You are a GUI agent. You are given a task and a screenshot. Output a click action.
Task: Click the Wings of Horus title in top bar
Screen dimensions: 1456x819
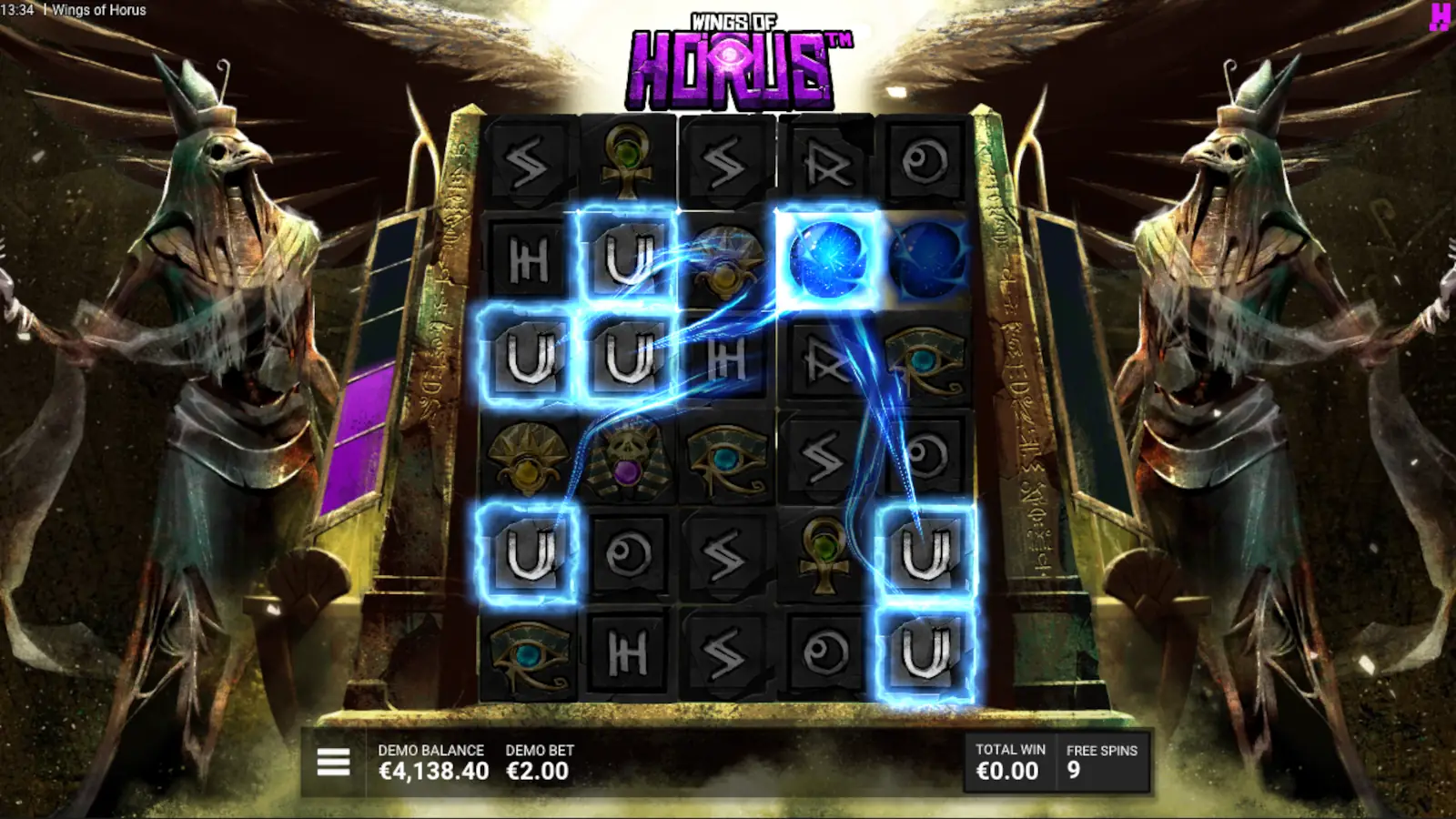coord(100,10)
